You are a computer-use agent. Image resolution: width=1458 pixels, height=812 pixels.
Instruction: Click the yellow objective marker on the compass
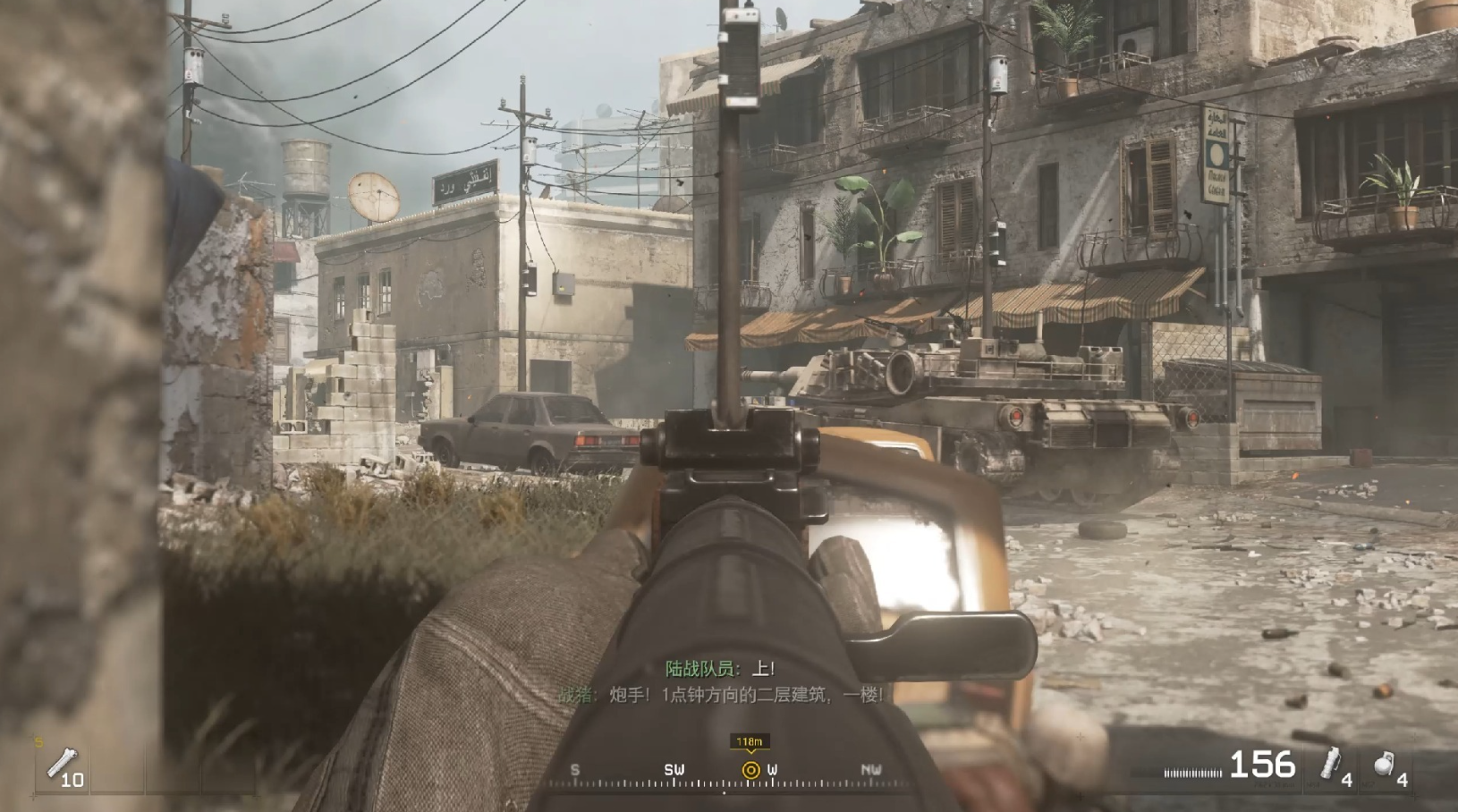tap(750, 770)
